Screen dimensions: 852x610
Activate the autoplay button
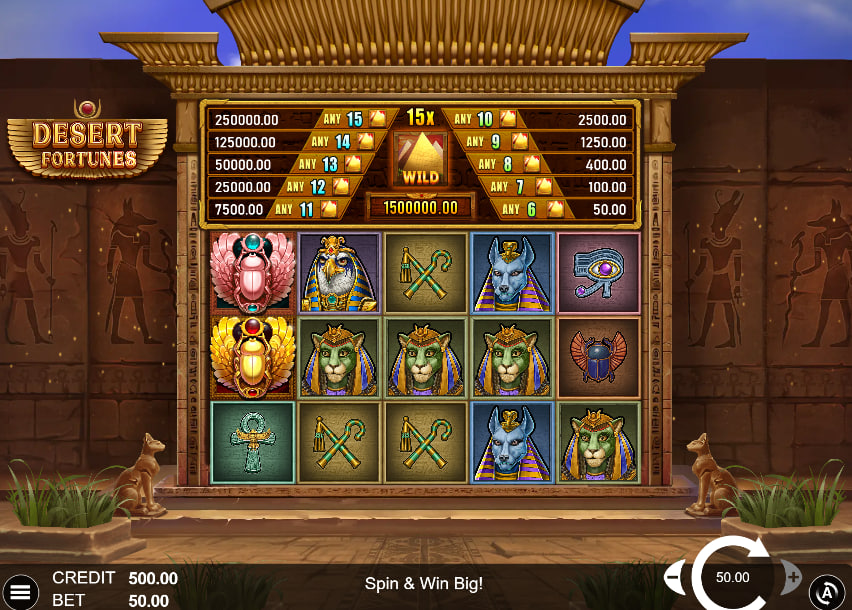point(827,592)
